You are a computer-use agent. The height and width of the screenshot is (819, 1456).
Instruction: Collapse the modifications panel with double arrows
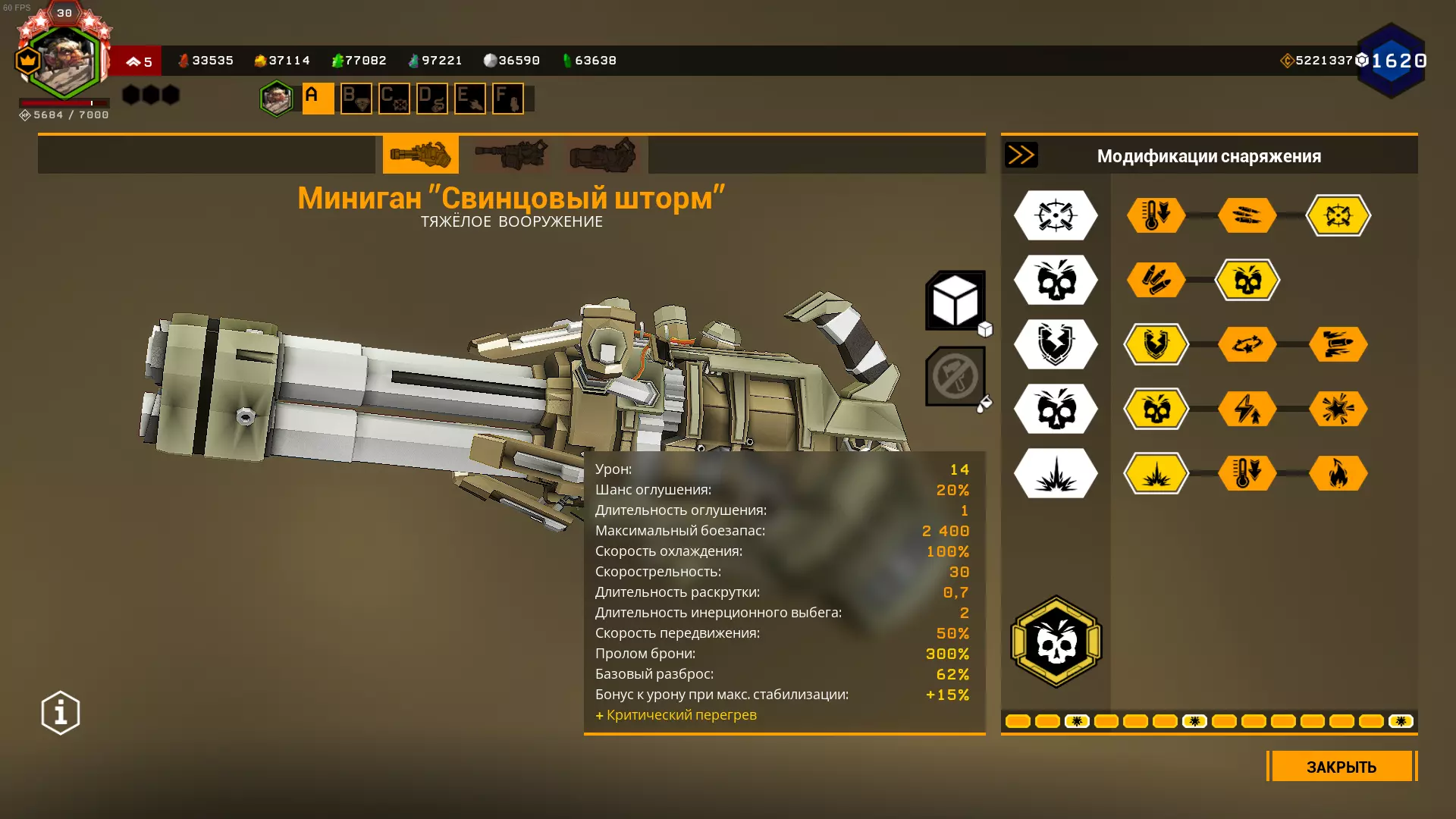point(1021,155)
